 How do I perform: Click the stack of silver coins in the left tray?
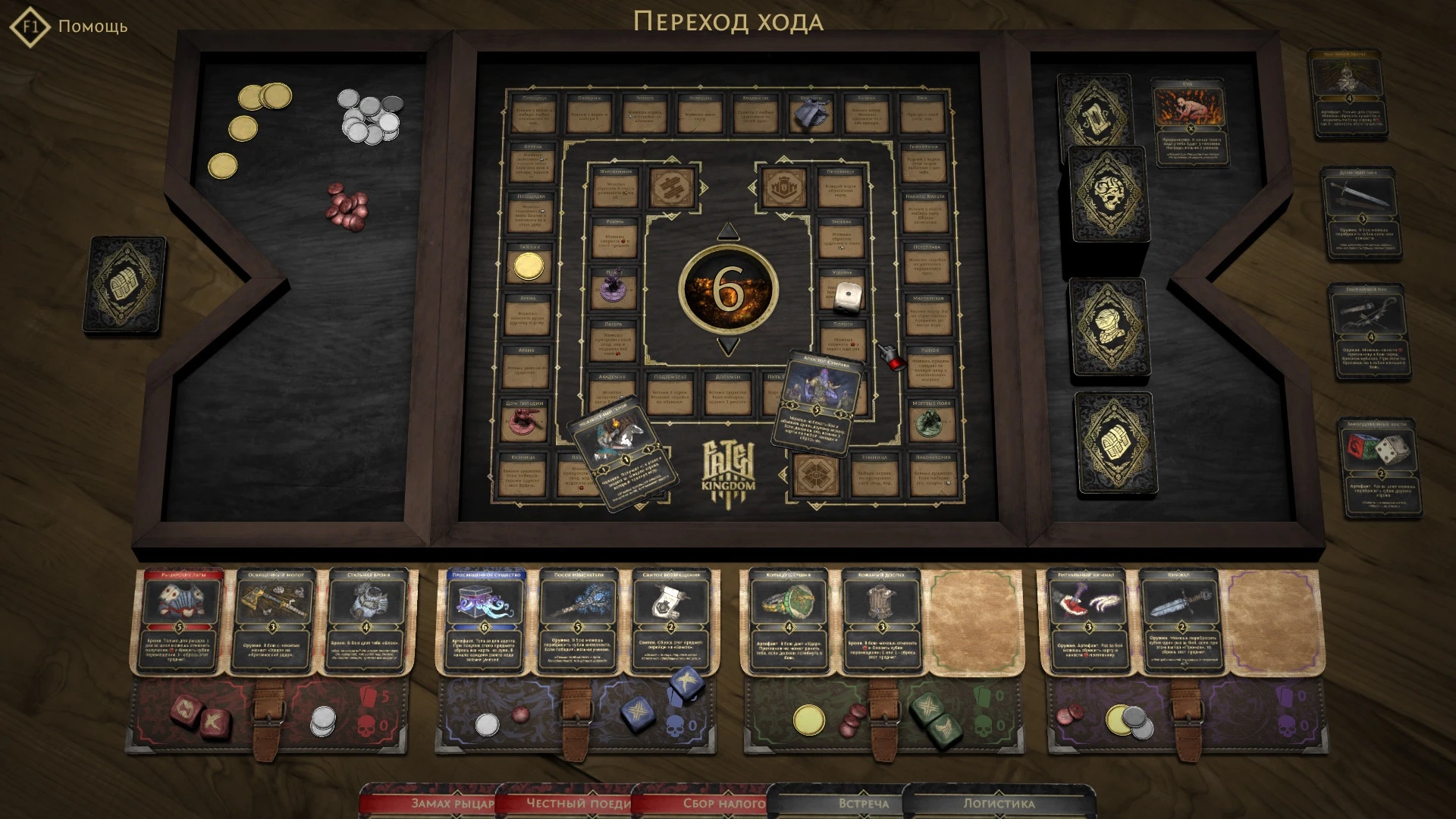[369, 115]
